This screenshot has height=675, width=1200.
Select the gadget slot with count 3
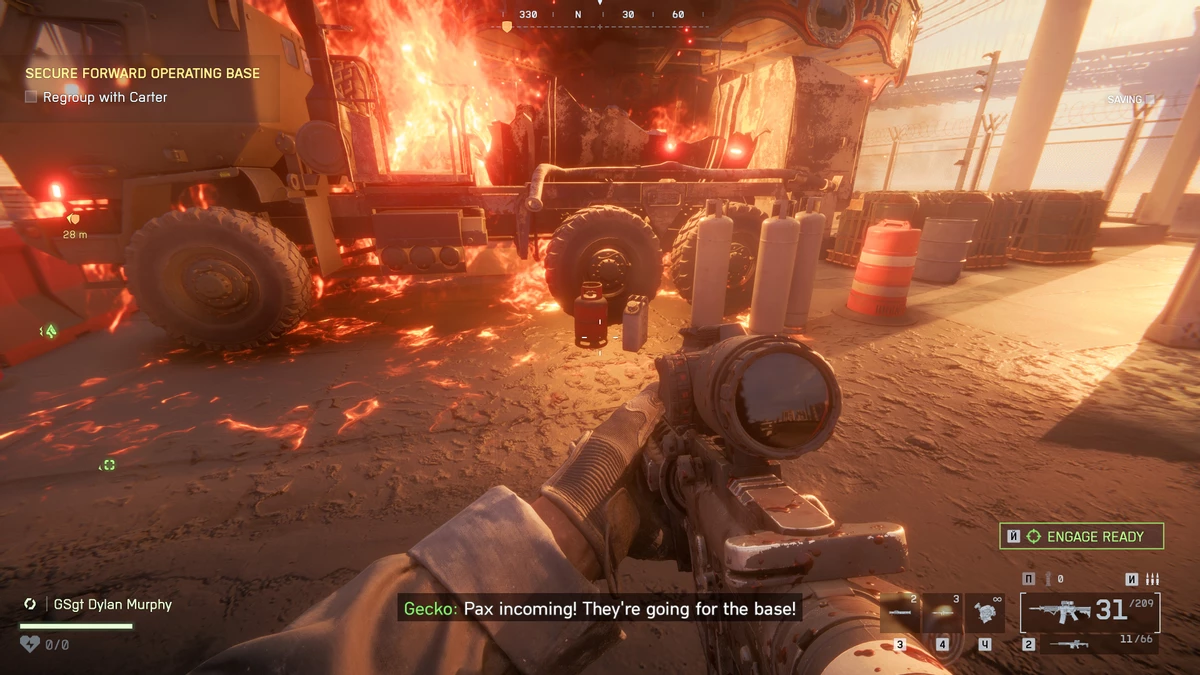(942, 614)
